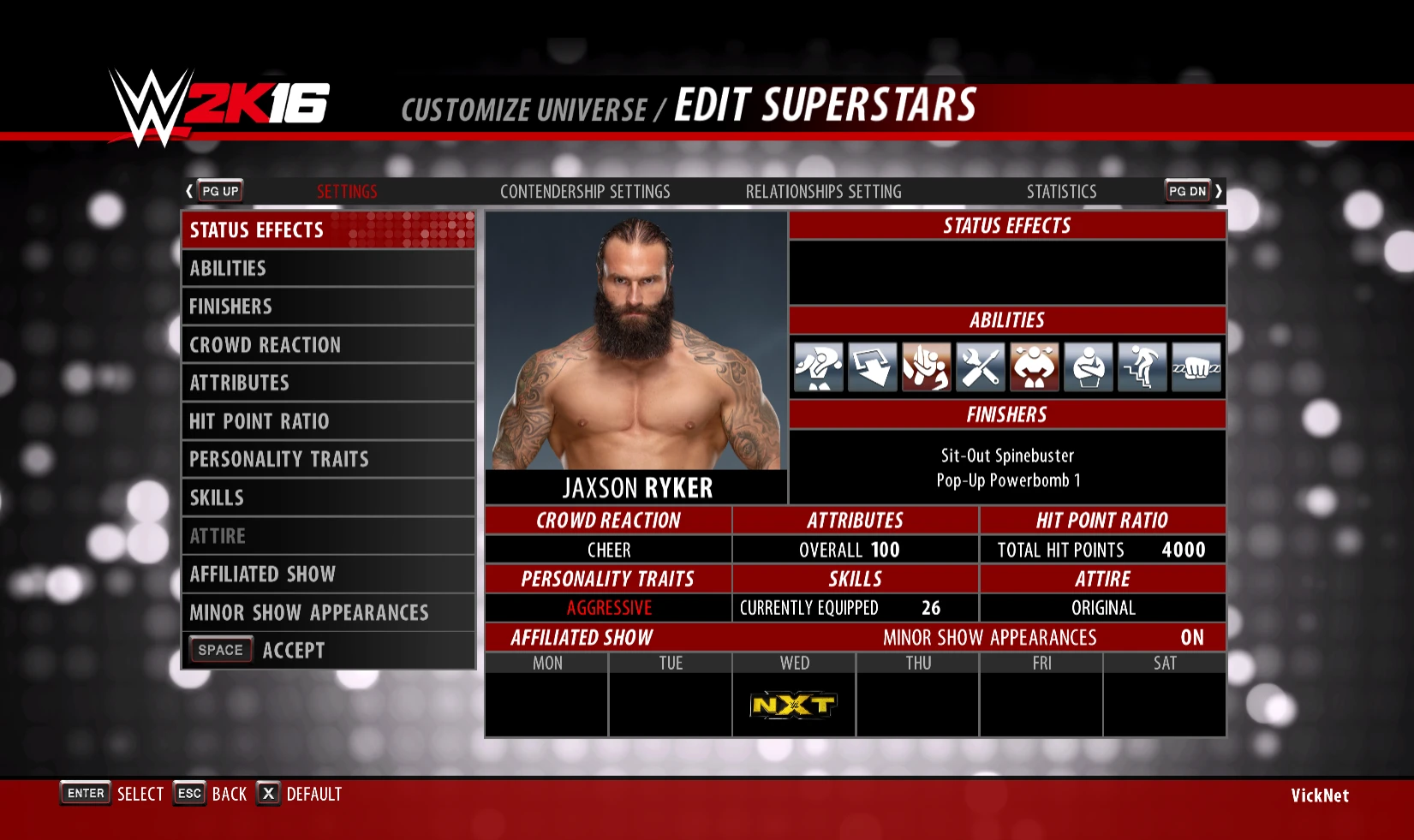Select the downward arrow ability icon
Viewport: 1414px width, 840px height.
873,366
